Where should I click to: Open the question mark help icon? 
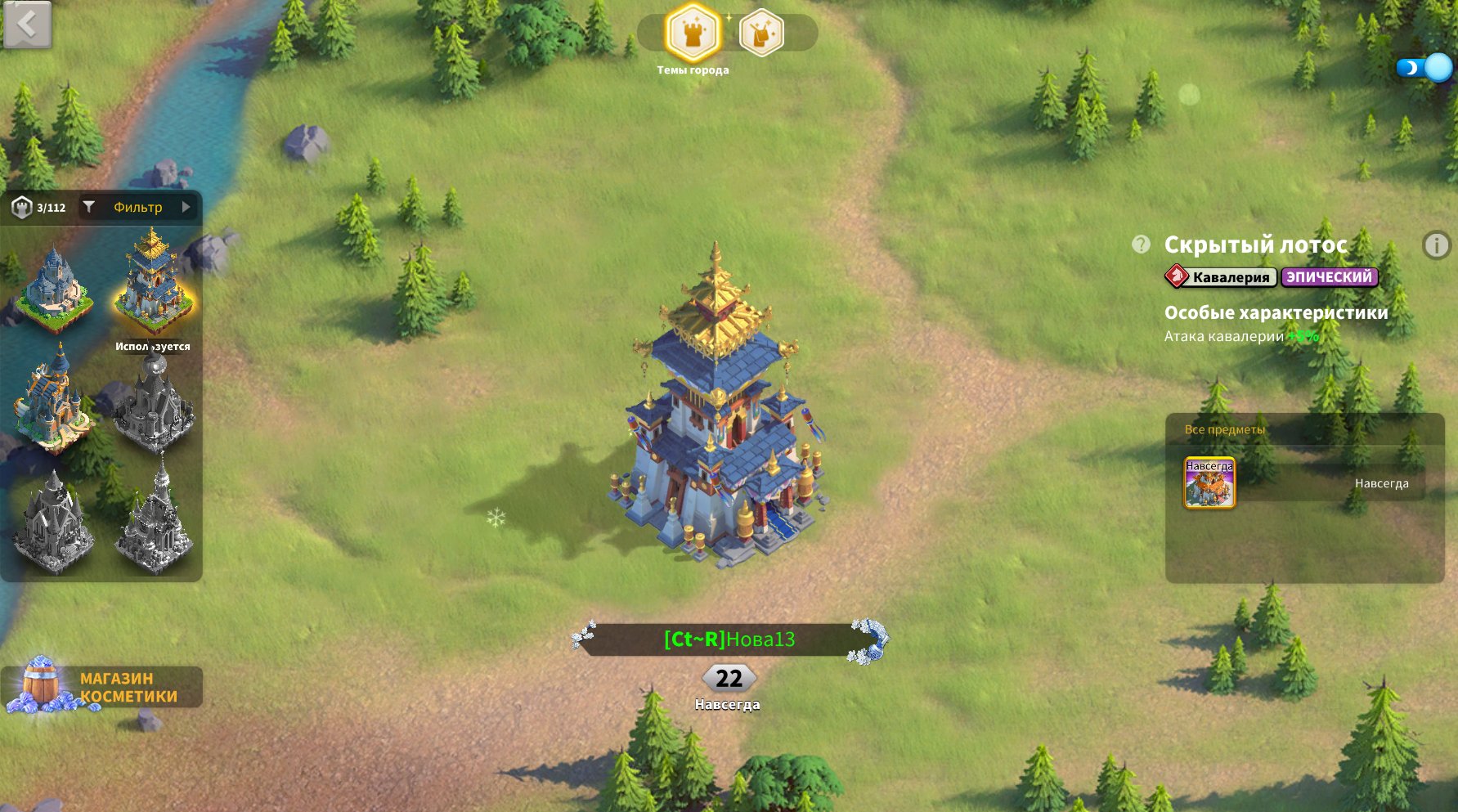pos(1141,244)
